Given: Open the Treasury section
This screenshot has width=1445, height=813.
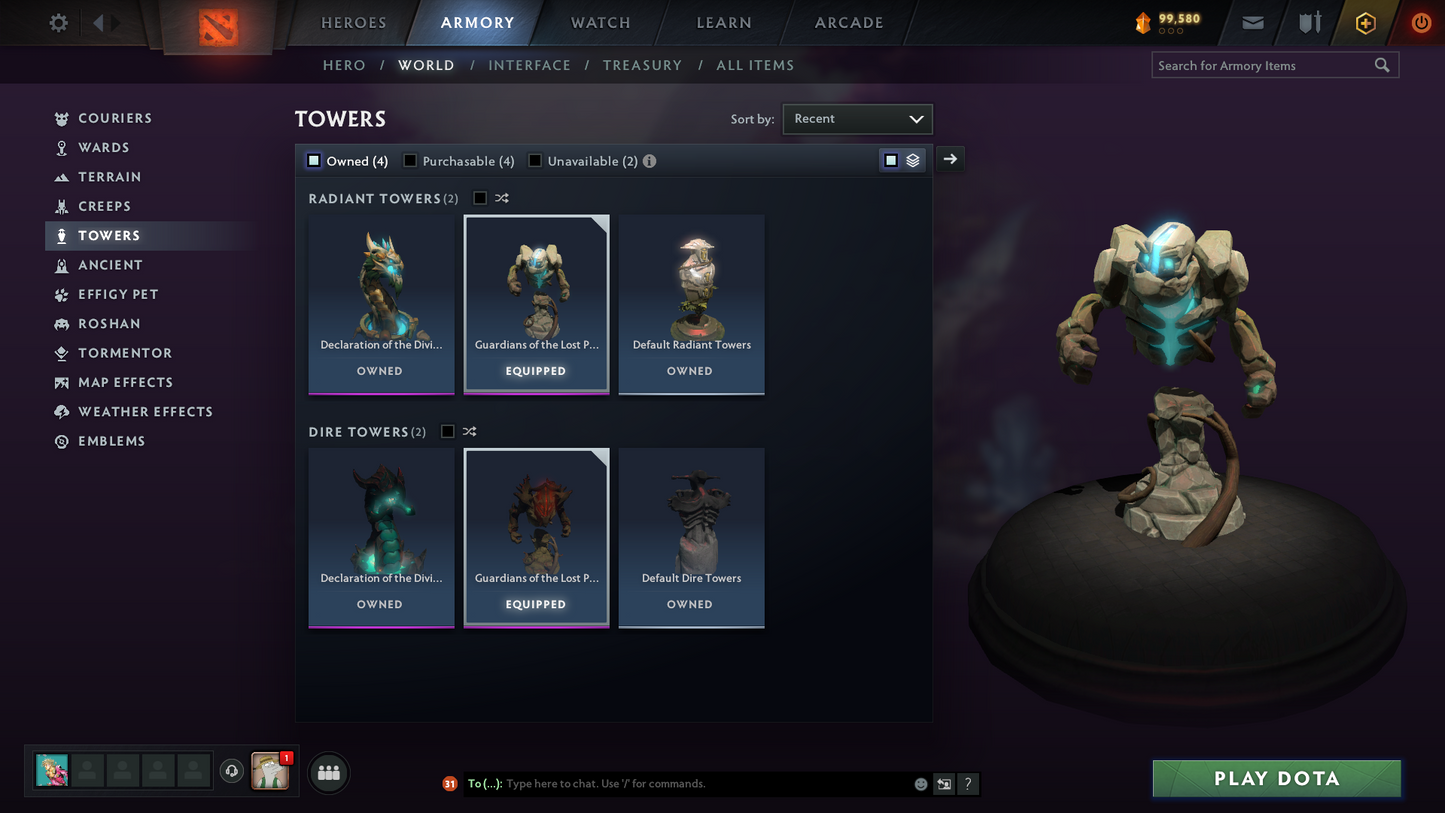Looking at the screenshot, I should (x=643, y=65).
